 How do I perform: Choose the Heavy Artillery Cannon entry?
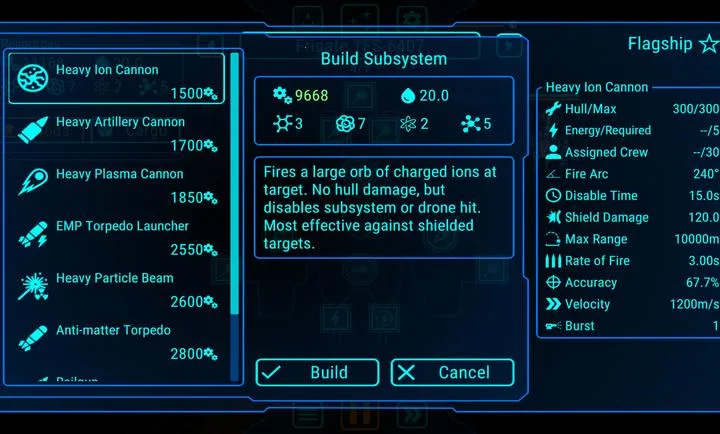tap(117, 132)
